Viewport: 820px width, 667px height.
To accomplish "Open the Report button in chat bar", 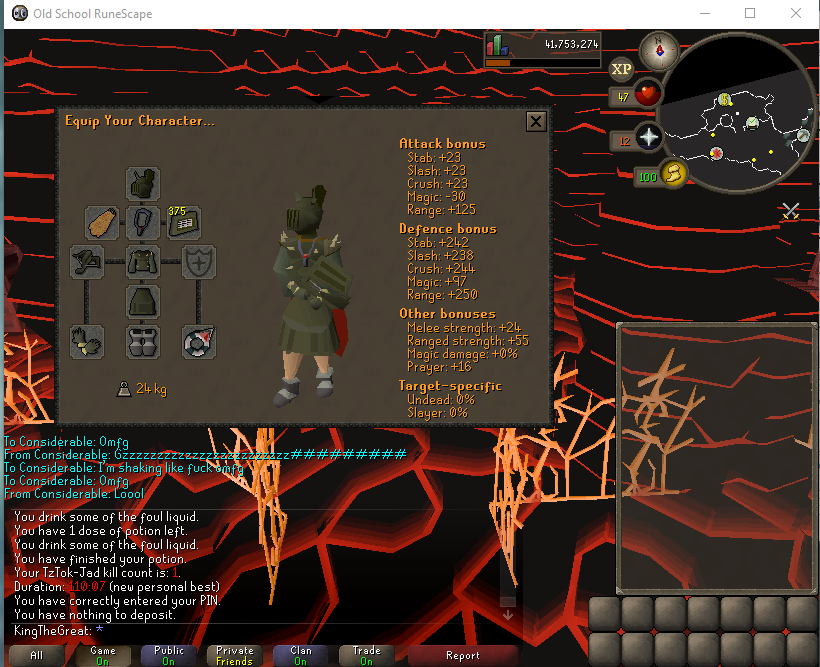I will point(463,655).
